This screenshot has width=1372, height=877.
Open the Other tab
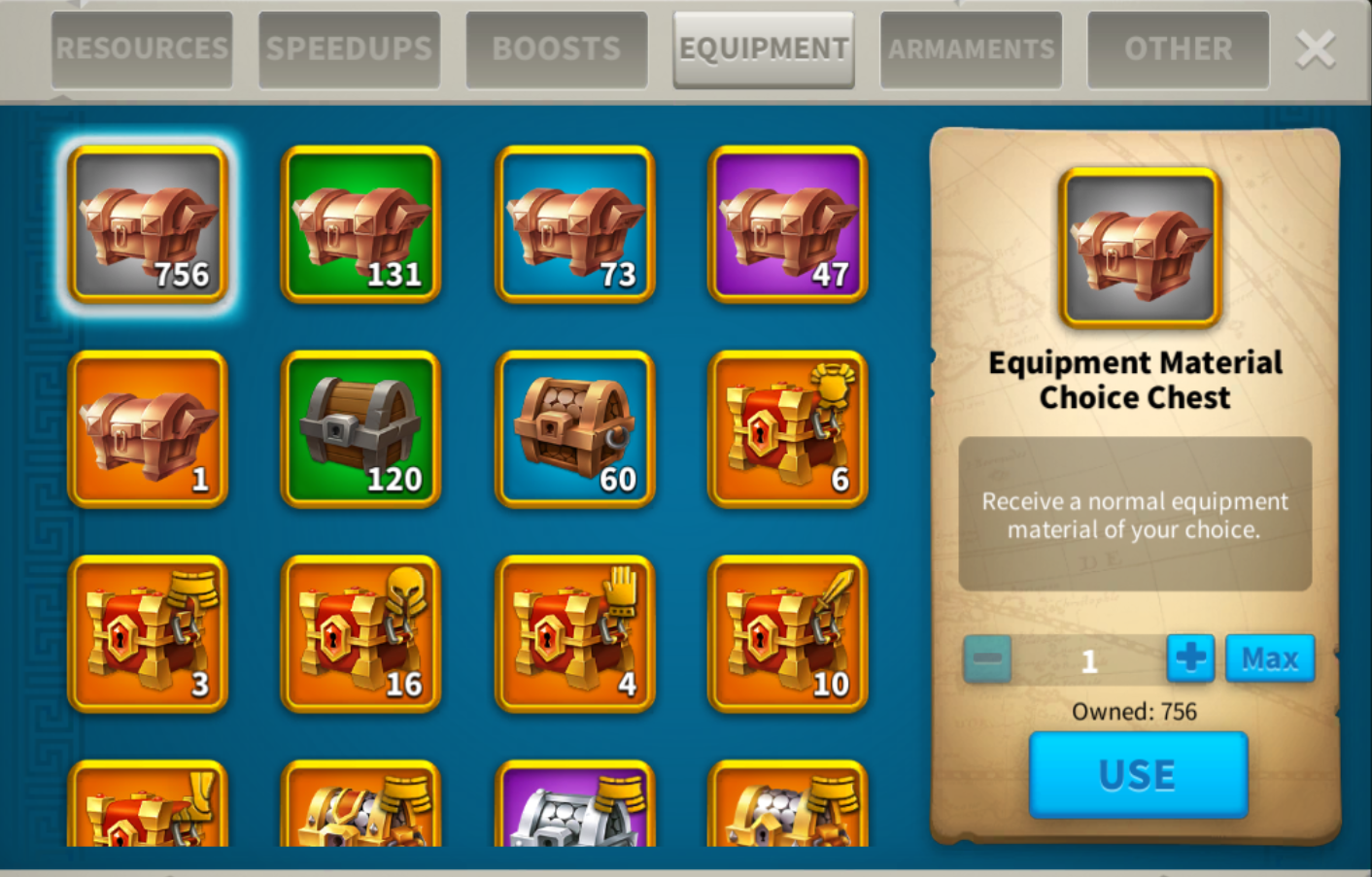tap(1178, 50)
